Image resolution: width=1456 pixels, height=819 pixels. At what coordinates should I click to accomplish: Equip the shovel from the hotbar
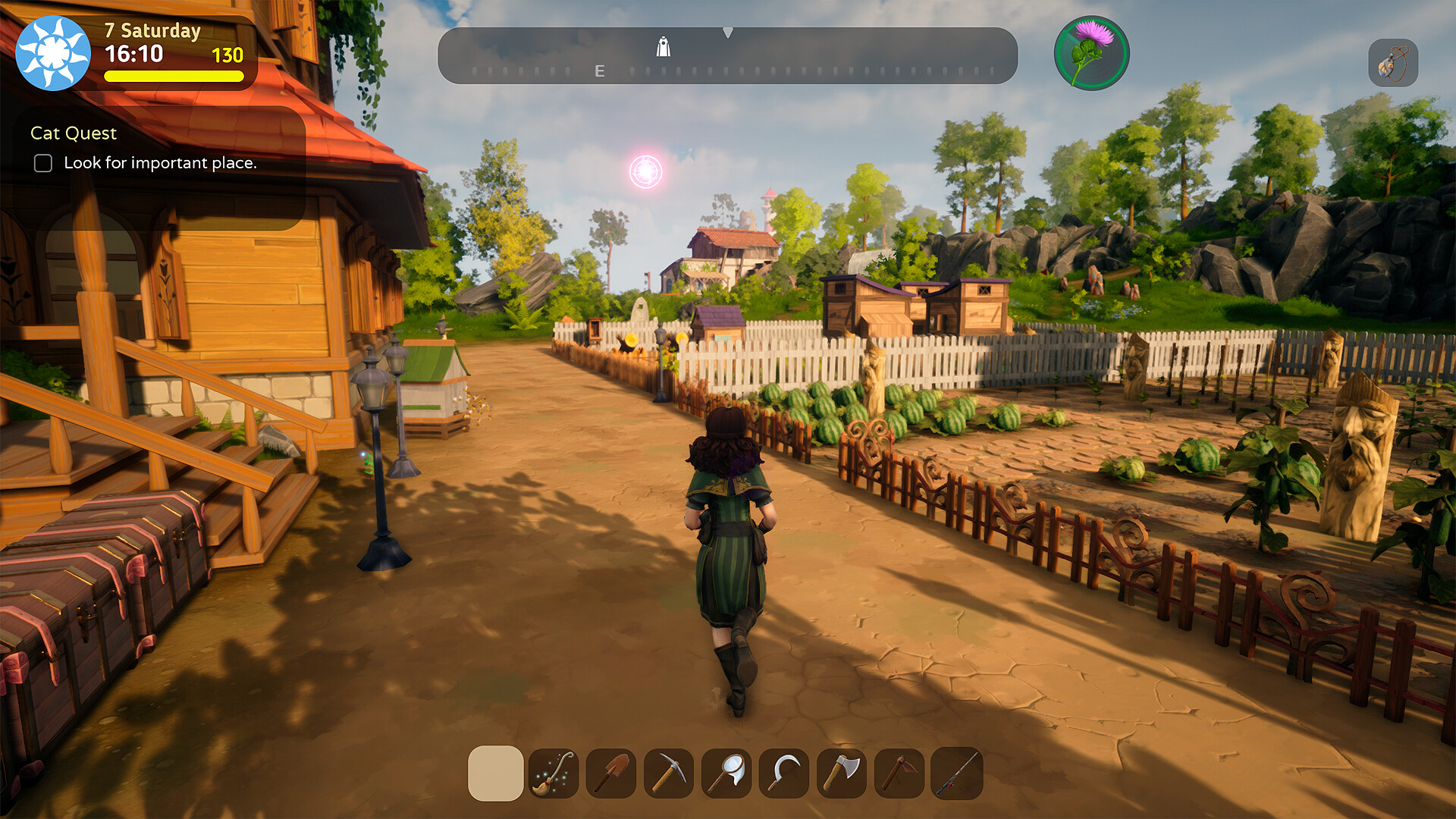[x=611, y=773]
